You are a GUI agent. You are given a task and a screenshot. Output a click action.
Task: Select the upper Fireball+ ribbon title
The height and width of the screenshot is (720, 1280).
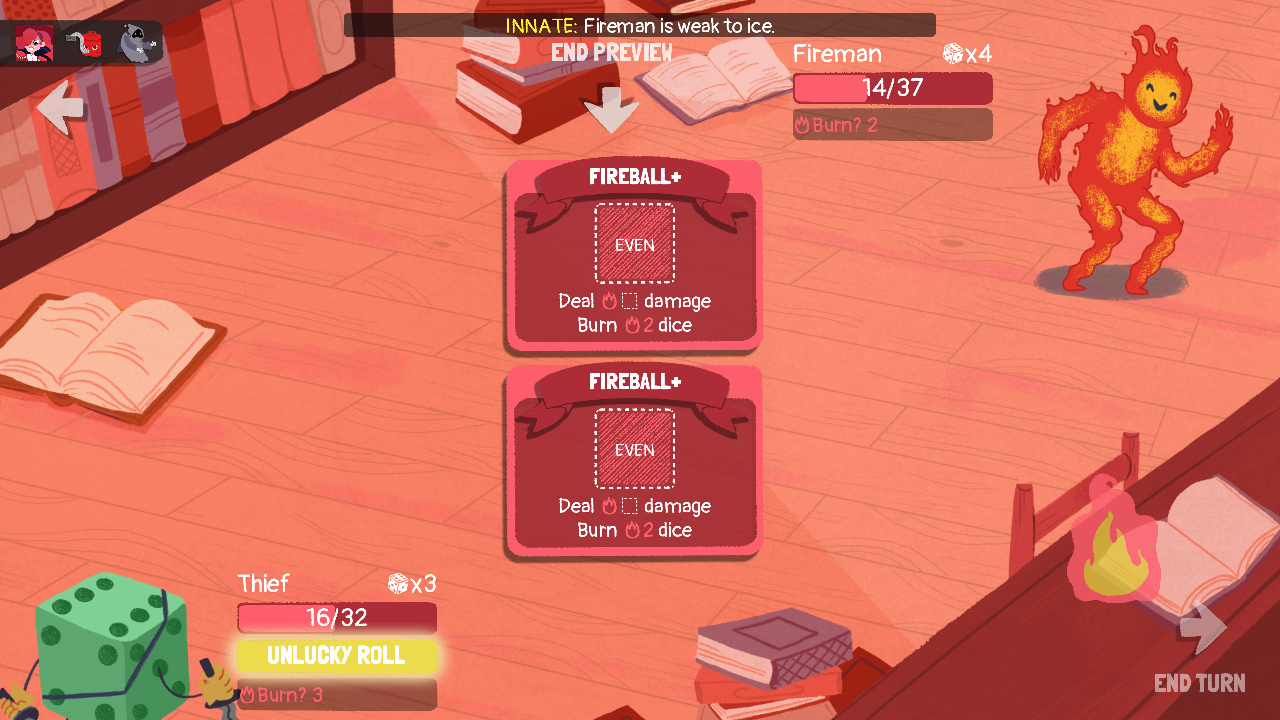[633, 175]
